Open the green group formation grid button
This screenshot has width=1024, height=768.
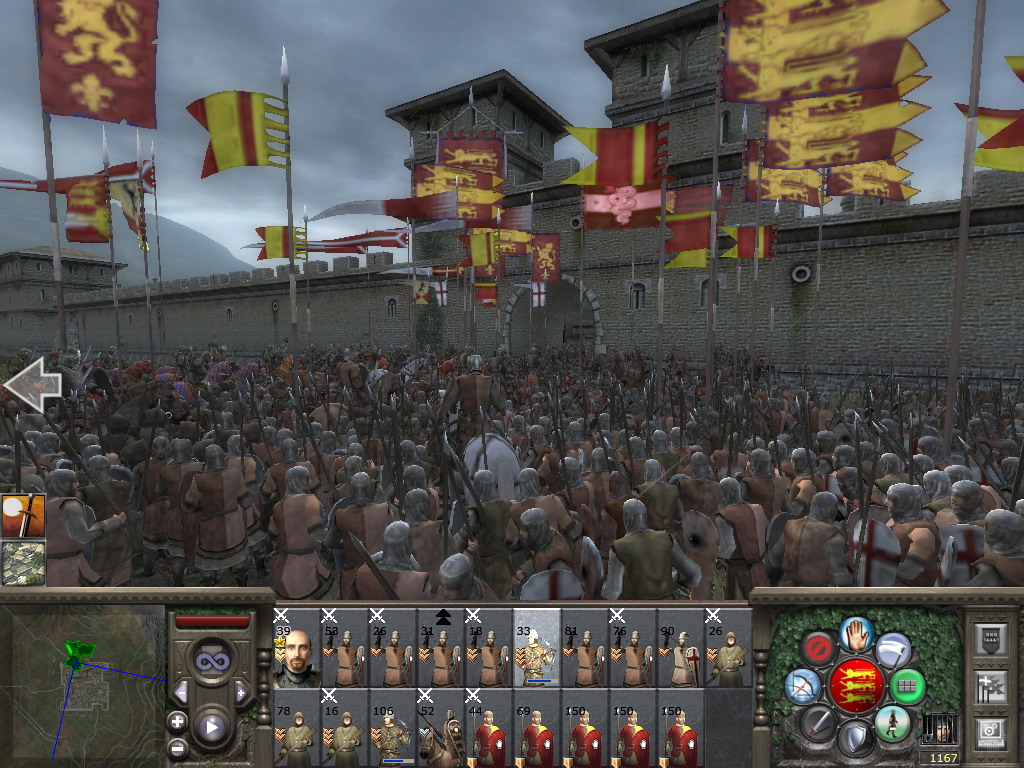(907, 687)
